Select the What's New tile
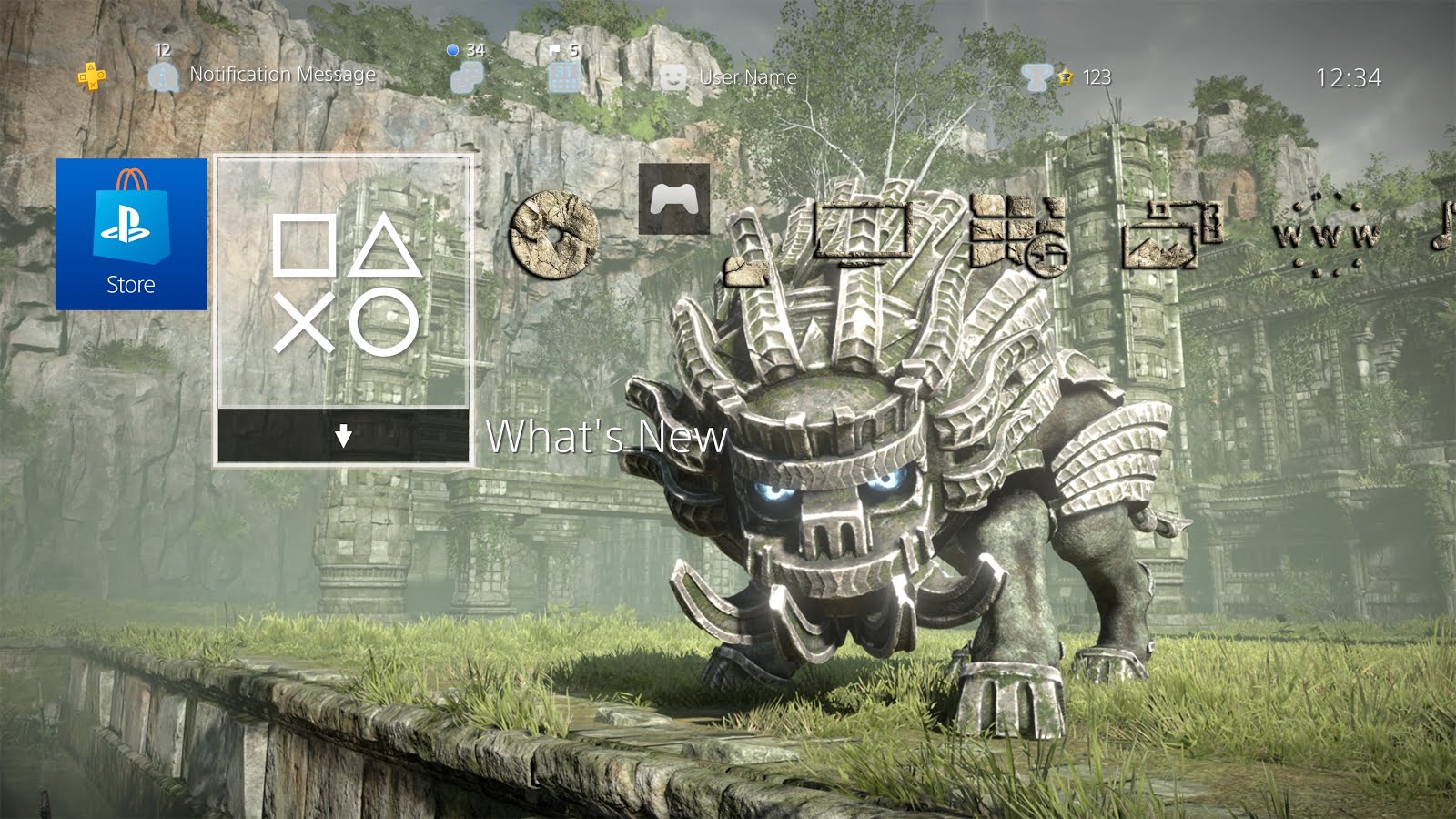The image size is (1456, 819). tap(343, 282)
